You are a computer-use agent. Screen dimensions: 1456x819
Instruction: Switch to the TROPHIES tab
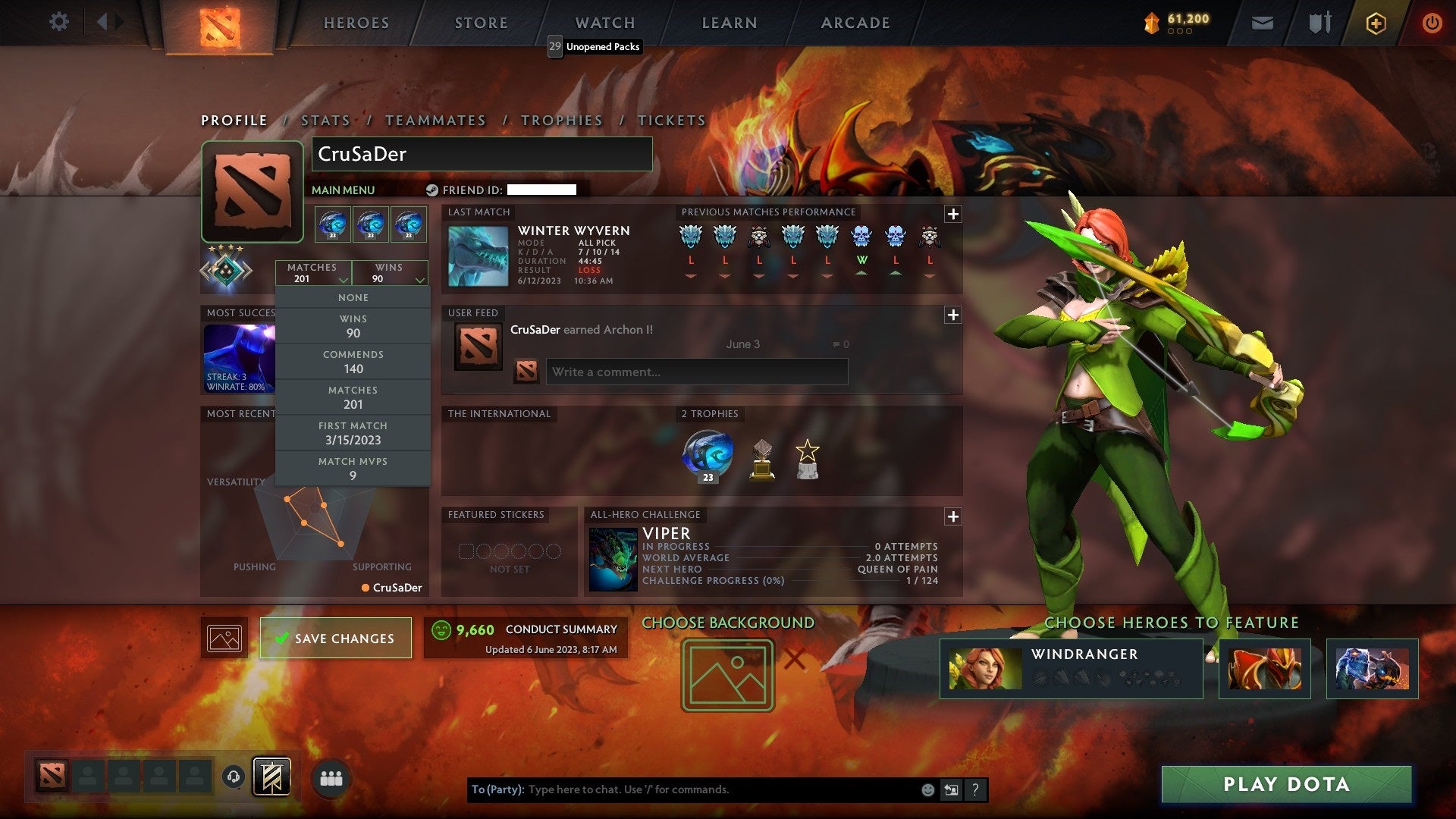coord(562,120)
